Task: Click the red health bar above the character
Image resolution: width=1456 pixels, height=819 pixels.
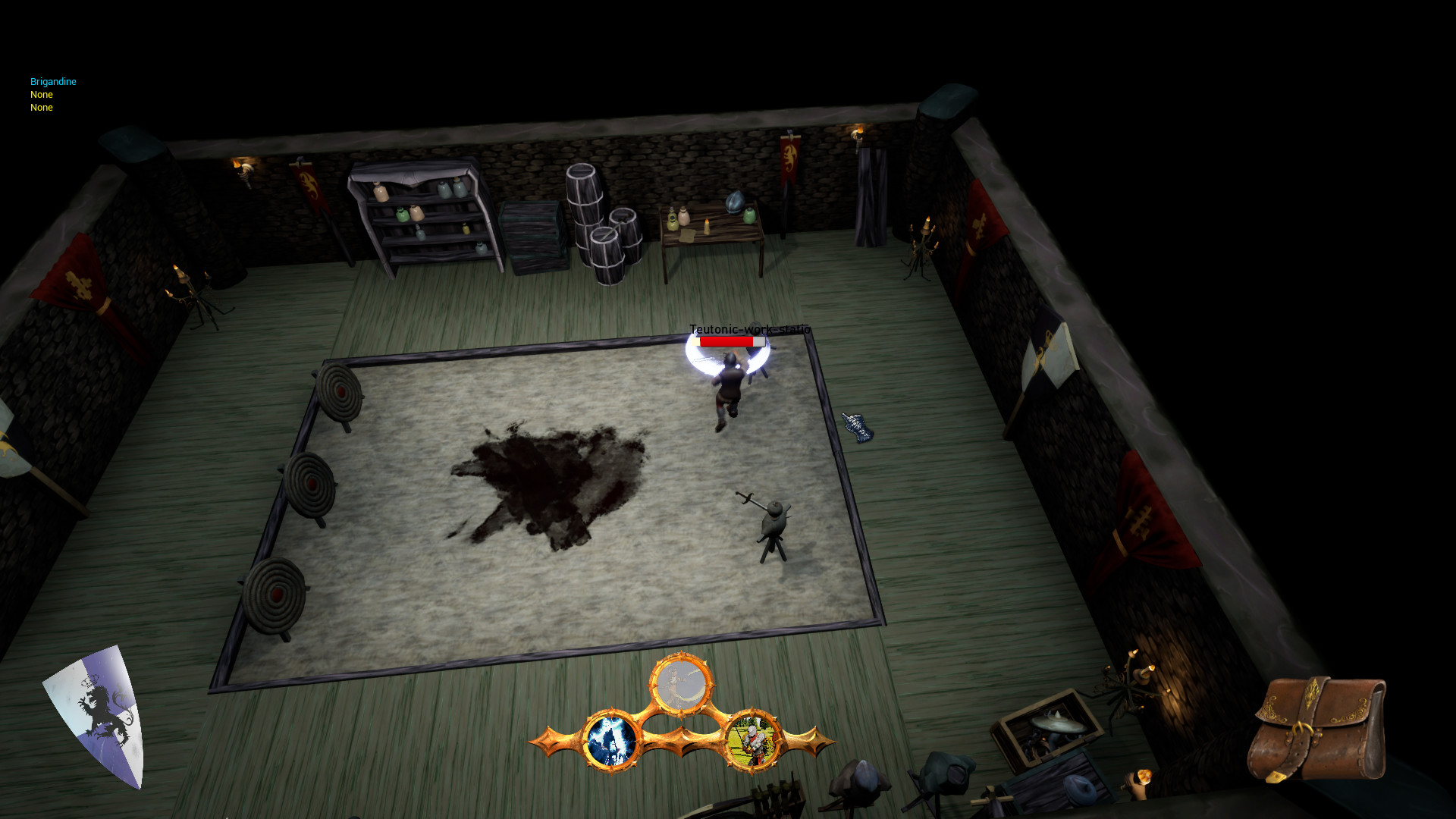Action: click(x=726, y=341)
